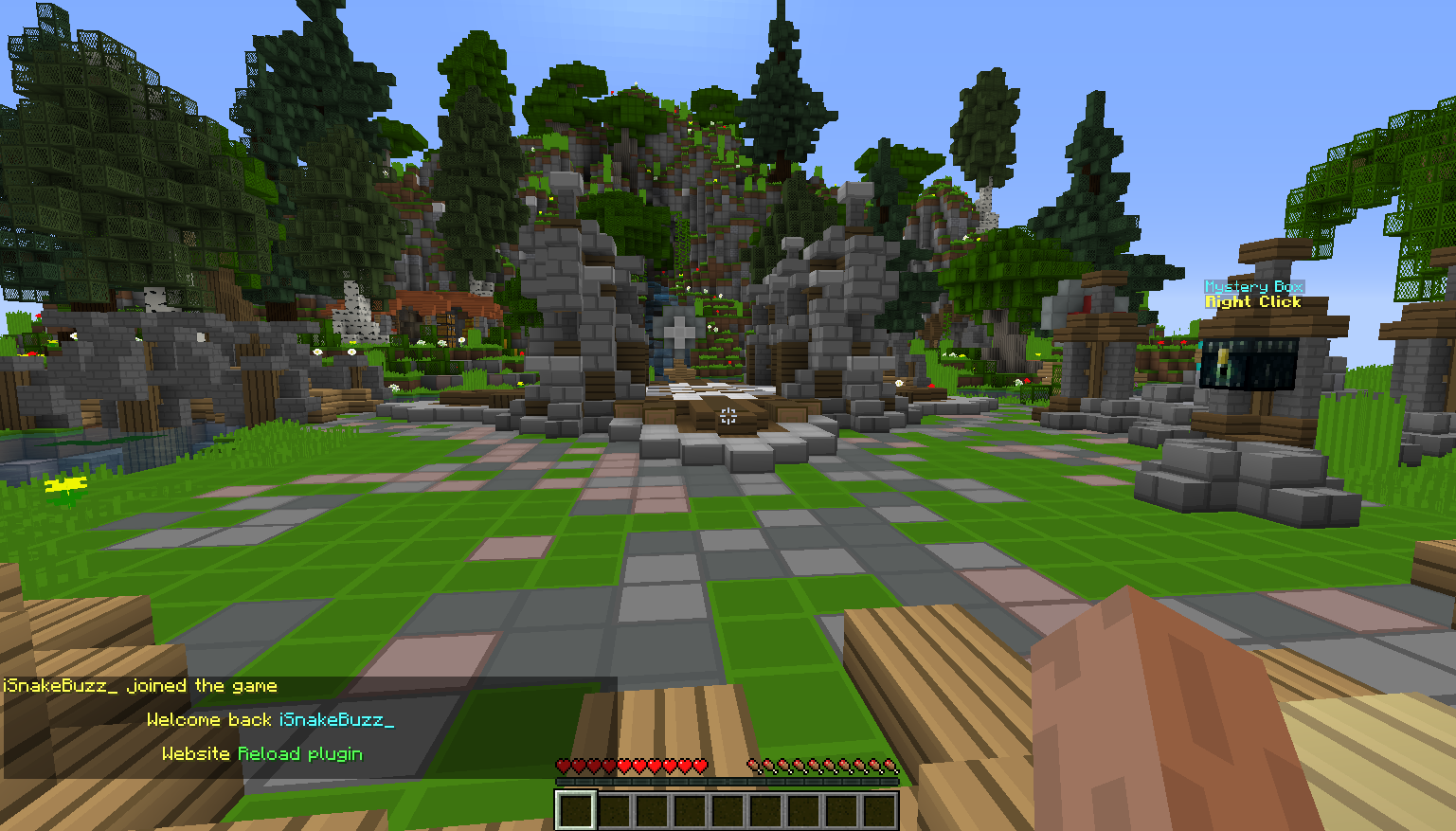Click the cyan iSnakeBuzz_ name in chat
Image resolution: width=1456 pixels, height=831 pixels.
point(335,720)
